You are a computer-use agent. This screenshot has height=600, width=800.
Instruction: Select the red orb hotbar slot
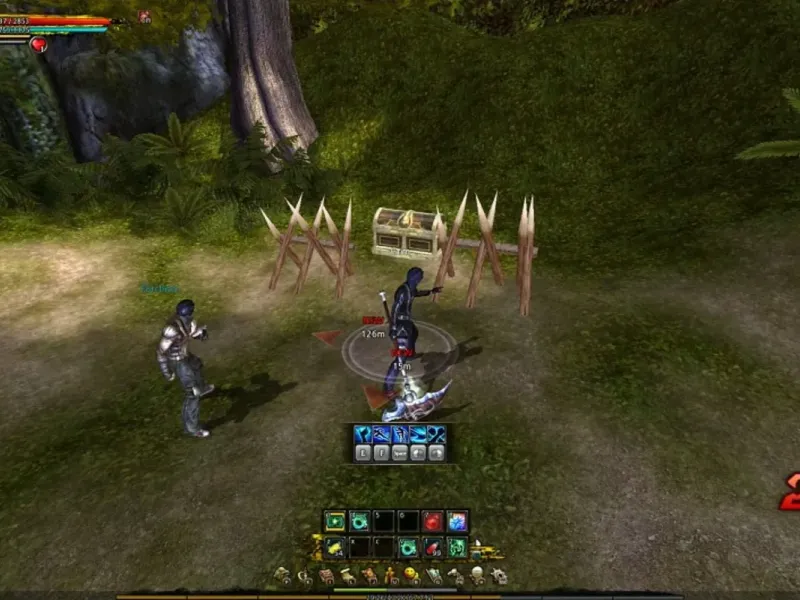point(432,521)
